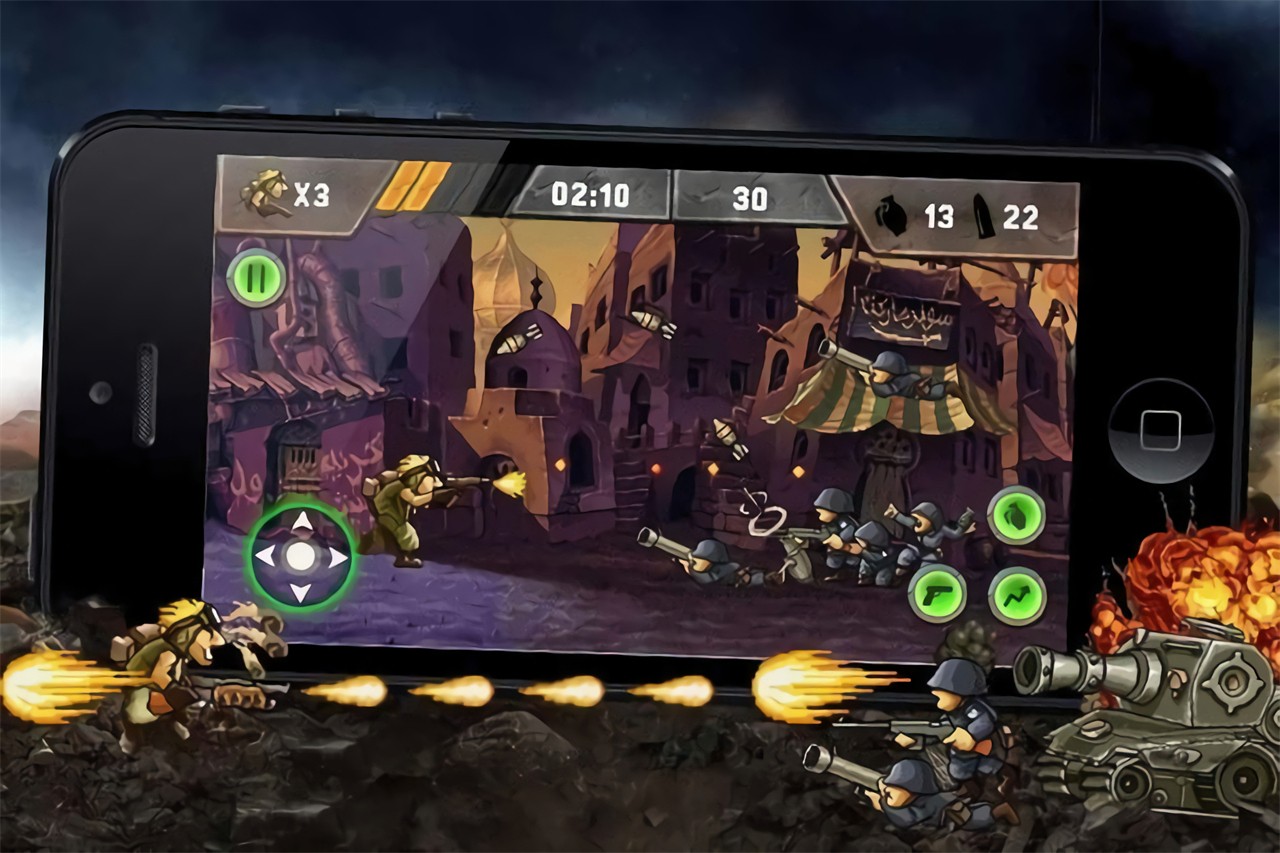Fire the weapon using the pistol button
Screen dimensions: 1280x853
[x=937, y=595]
